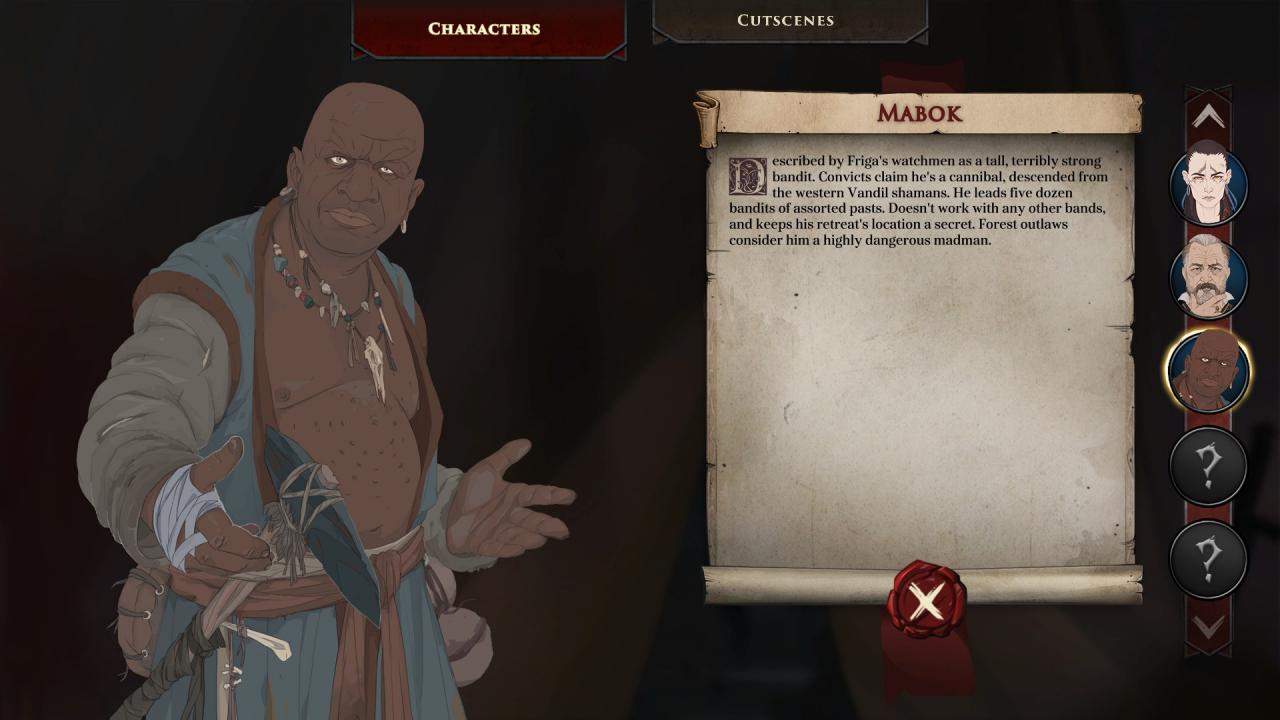Switch to the Characters tab
Screen dimensions: 1280x720
click(485, 28)
